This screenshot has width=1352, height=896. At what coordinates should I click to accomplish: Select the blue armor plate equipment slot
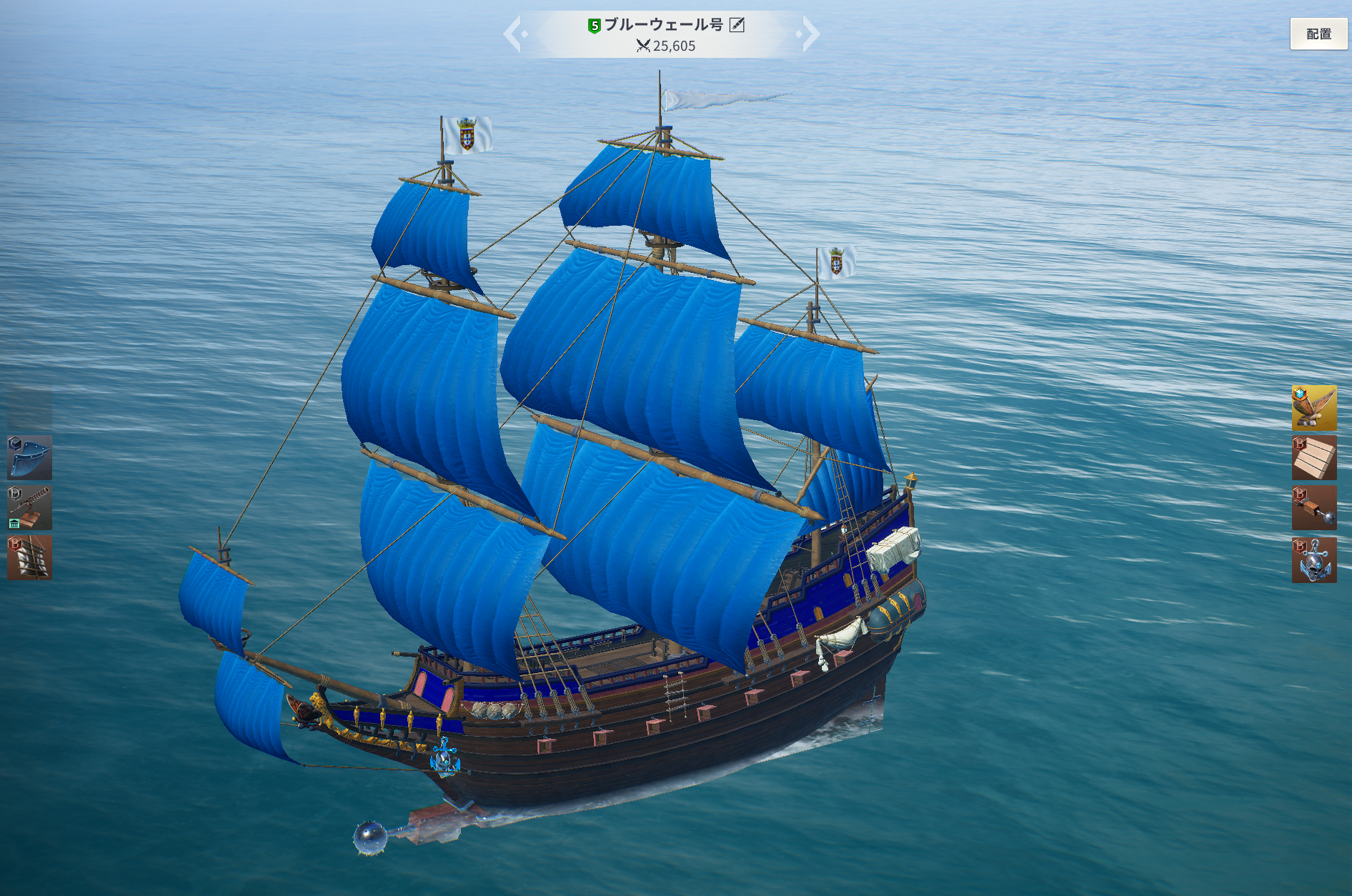(x=29, y=458)
